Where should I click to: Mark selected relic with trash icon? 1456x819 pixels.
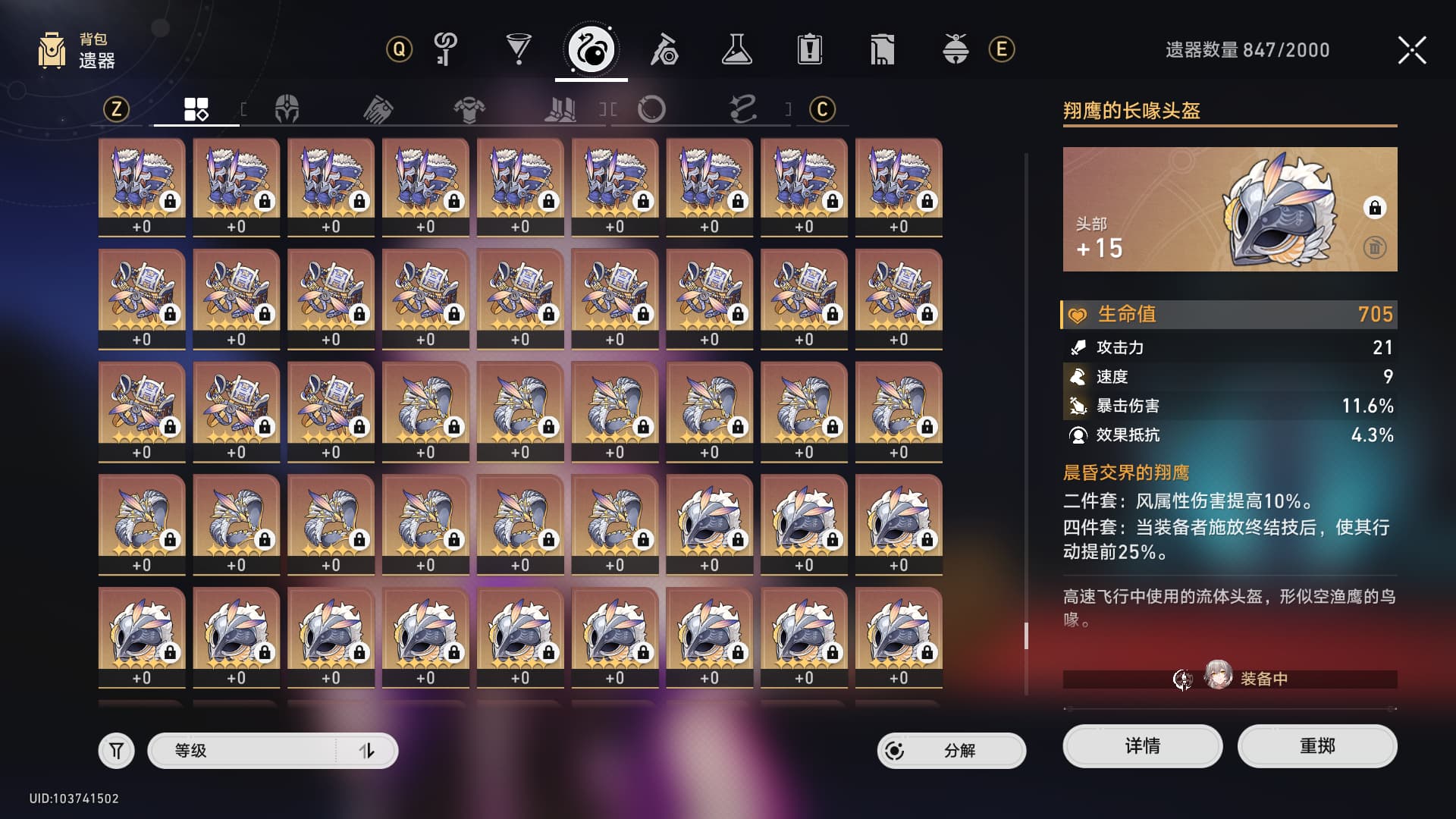(1374, 247)
